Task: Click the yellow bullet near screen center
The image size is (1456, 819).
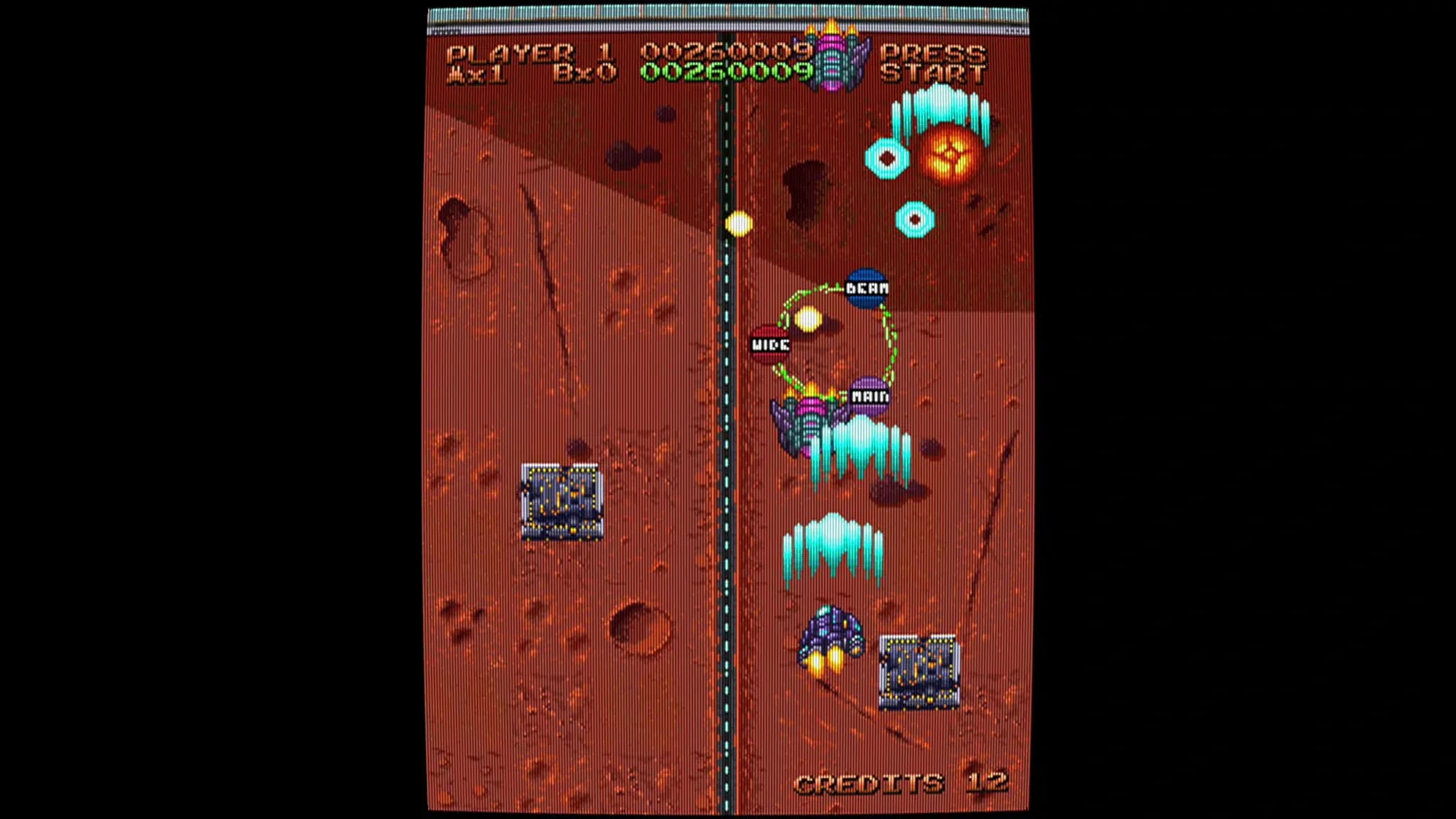Action: (x=738, y=224)
